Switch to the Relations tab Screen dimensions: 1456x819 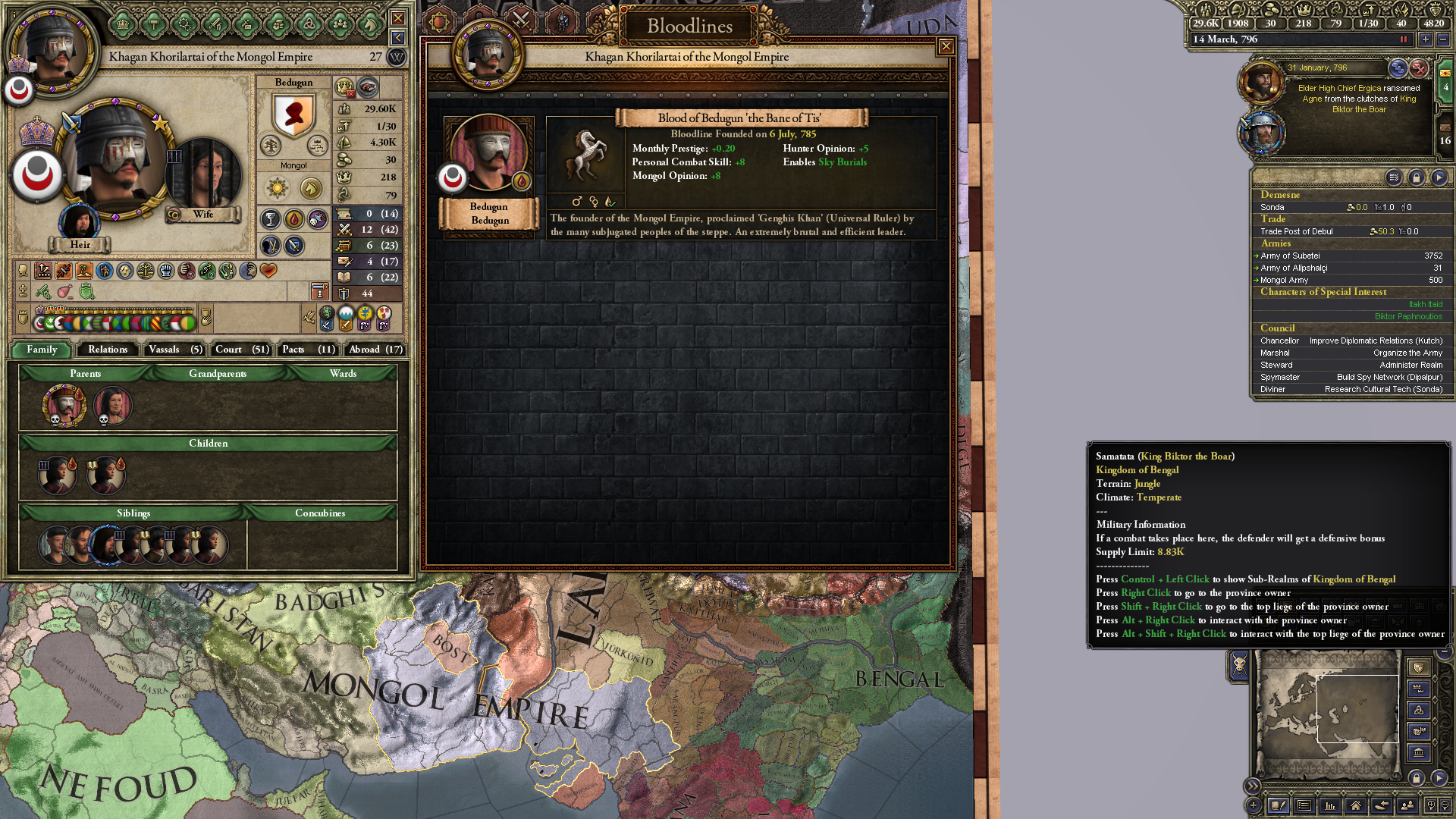coord(108,350)
